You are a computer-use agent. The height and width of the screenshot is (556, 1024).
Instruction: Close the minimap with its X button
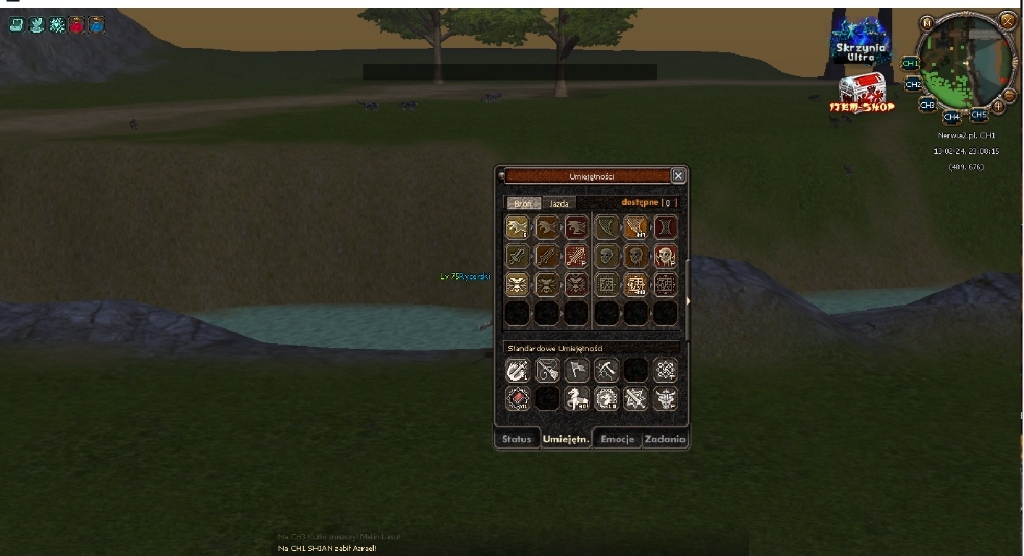1006,20
